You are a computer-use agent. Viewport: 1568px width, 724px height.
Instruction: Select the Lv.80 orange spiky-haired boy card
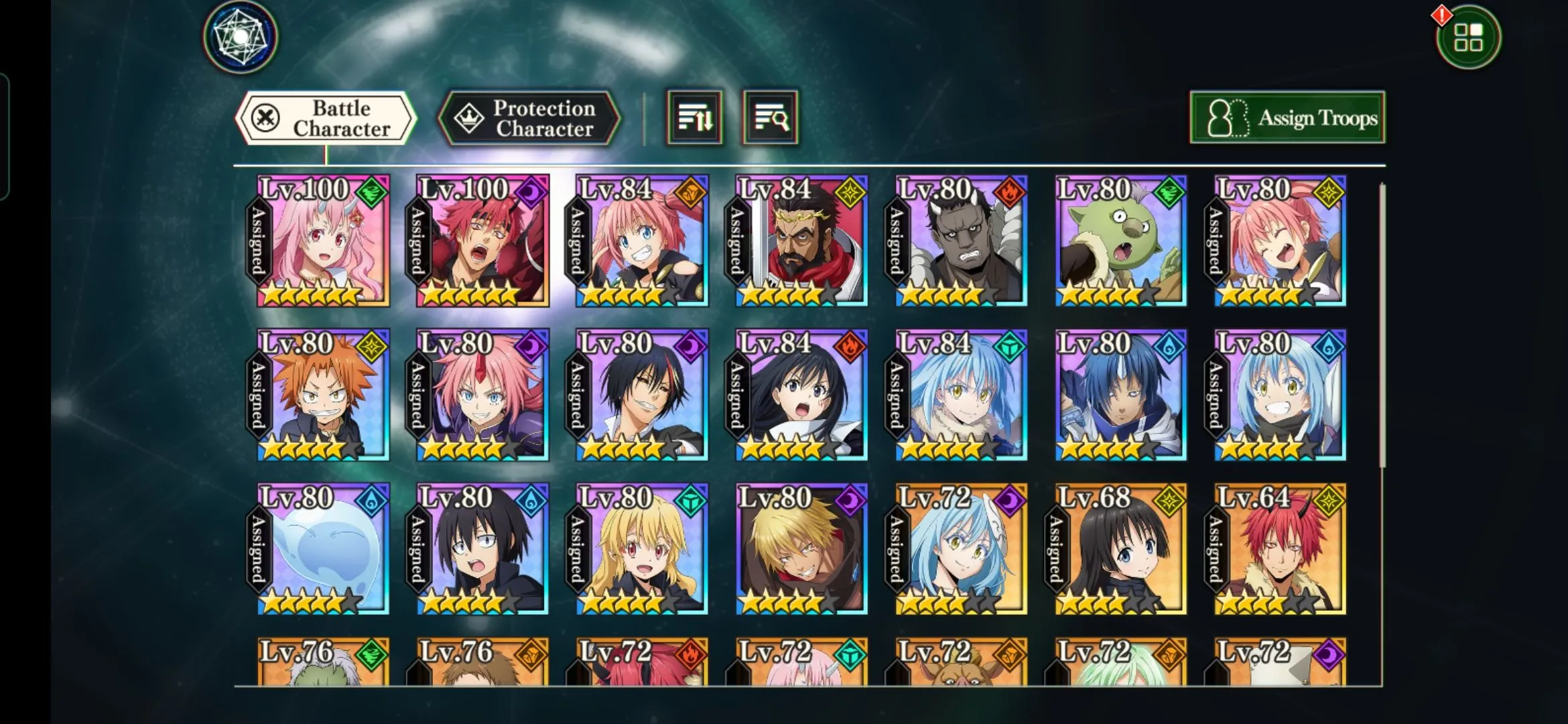[323, 396]
